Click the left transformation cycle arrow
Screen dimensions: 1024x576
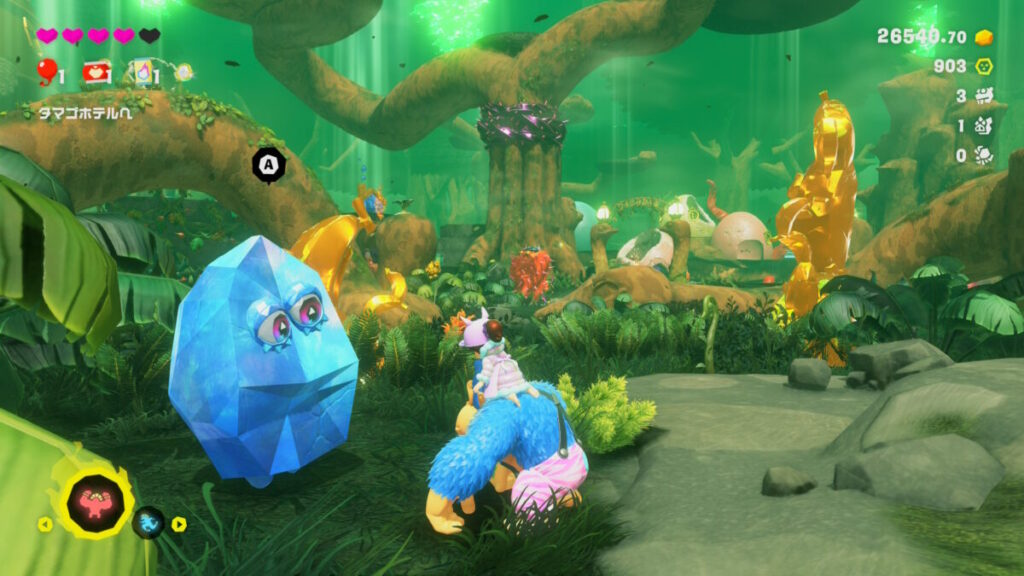pos(45,523)
